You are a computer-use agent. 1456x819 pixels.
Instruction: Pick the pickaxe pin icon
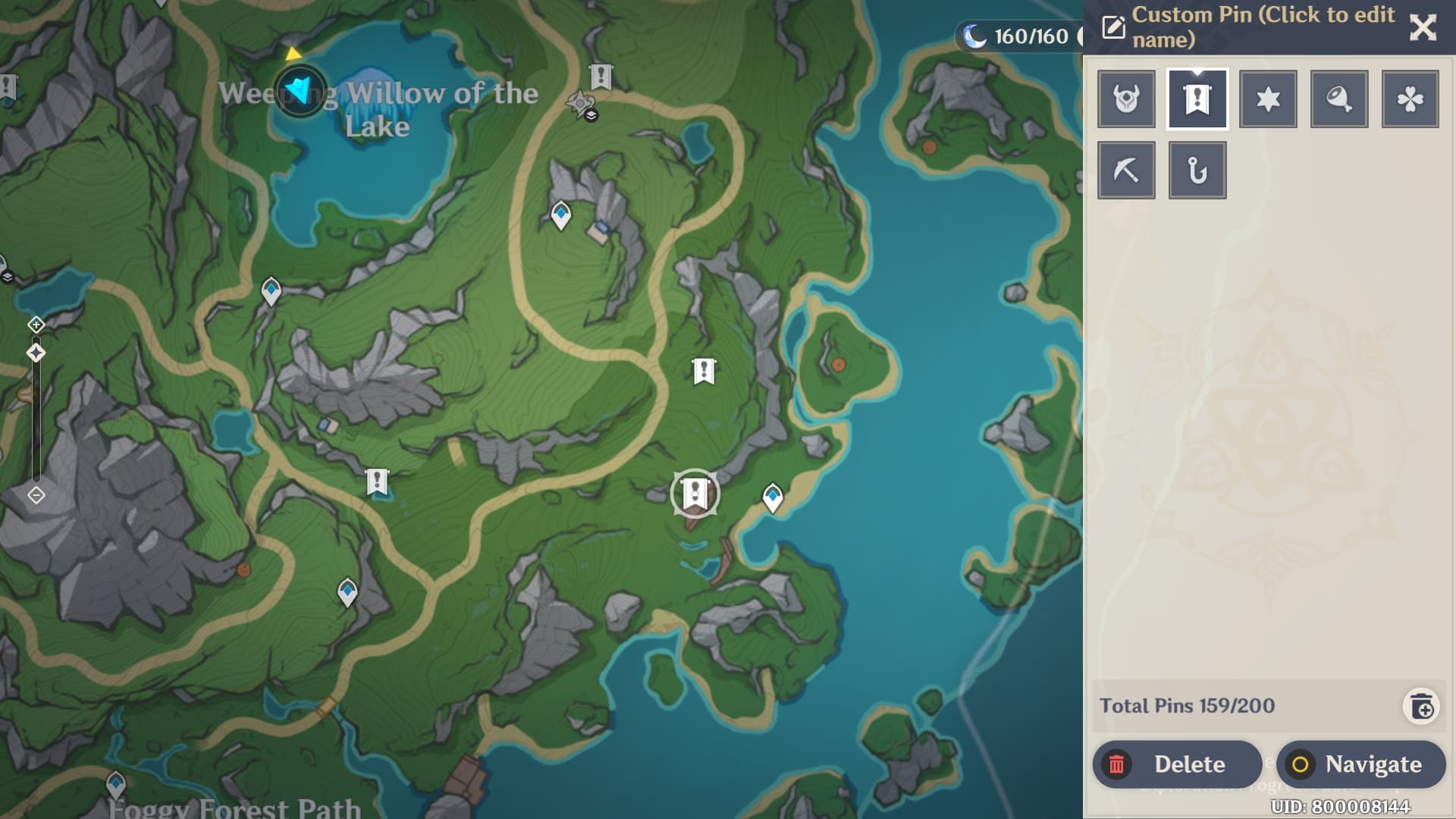pos(1126,171)
